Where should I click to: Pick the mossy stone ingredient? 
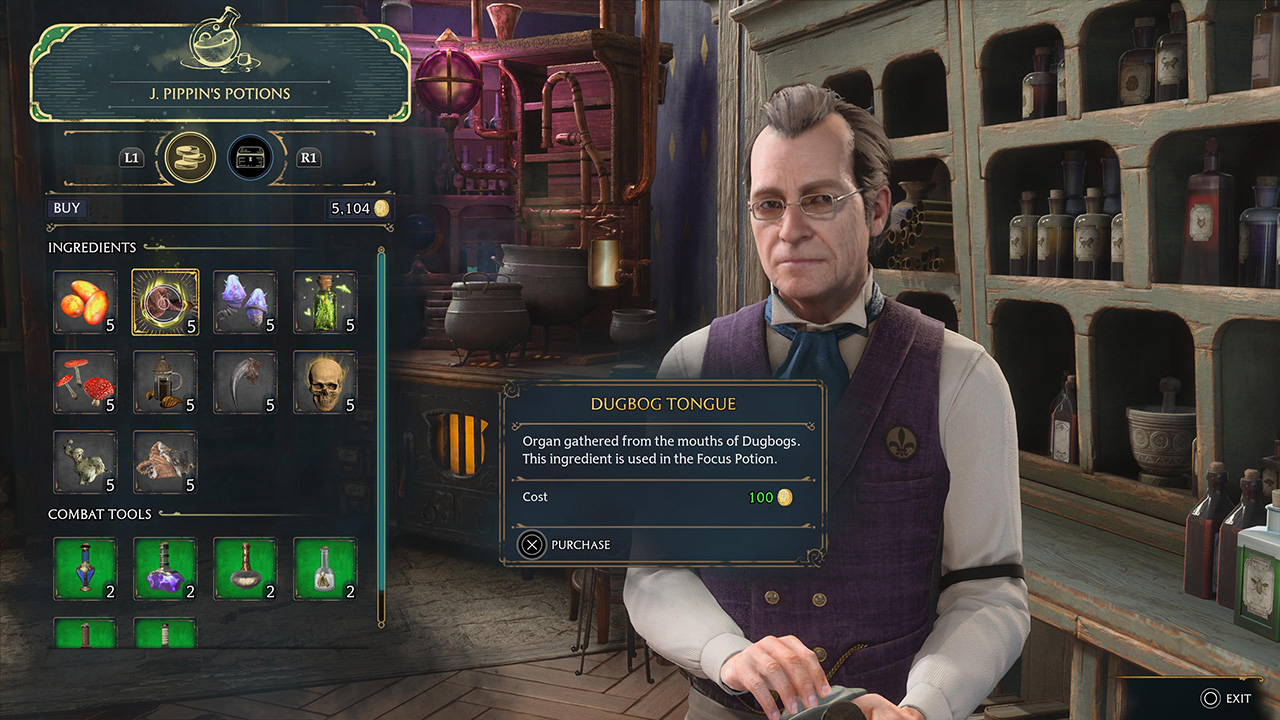pos(85,462)
